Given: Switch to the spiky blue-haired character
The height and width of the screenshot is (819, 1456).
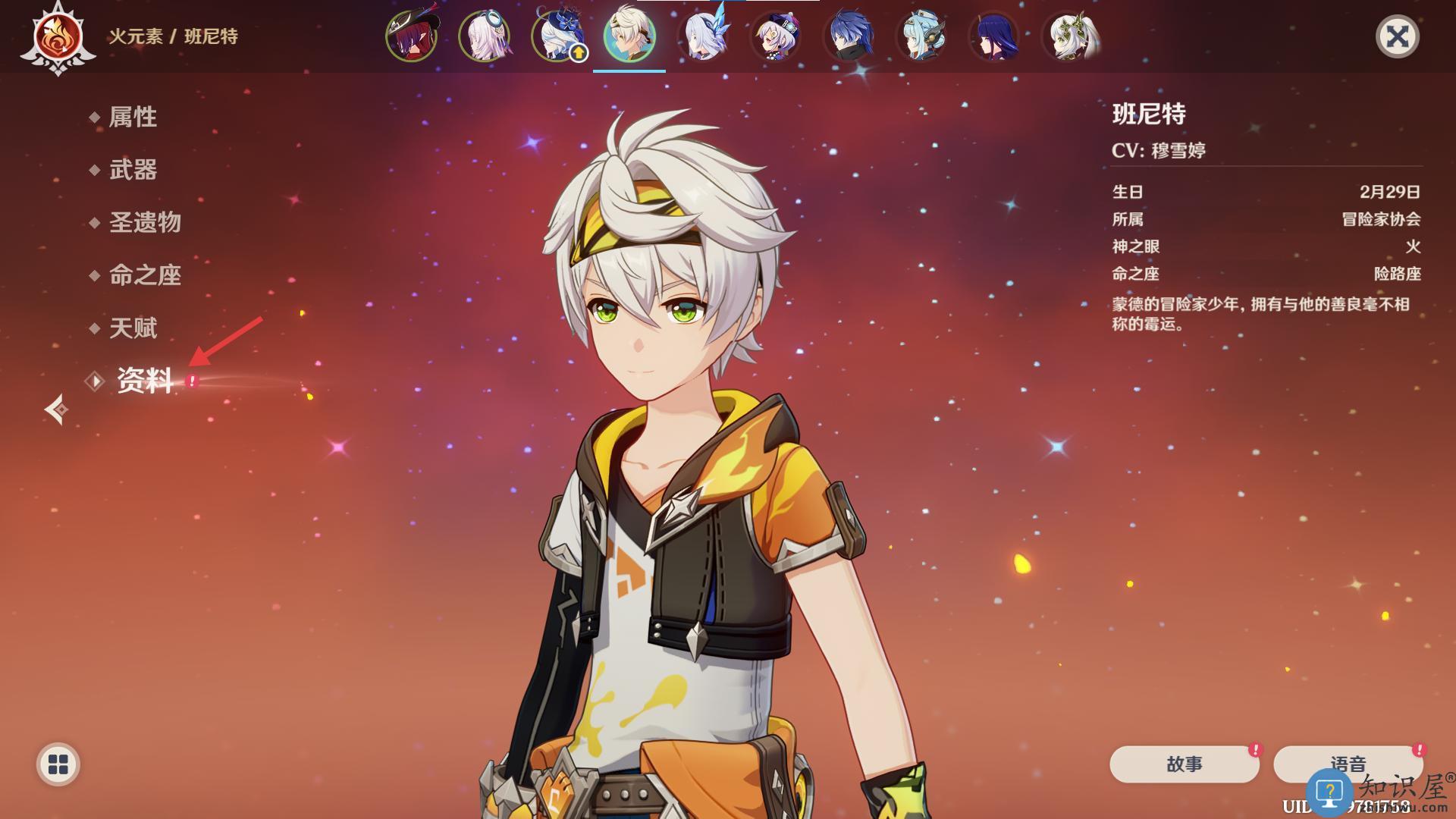Looking at the screenshot, I should point(849,36).
